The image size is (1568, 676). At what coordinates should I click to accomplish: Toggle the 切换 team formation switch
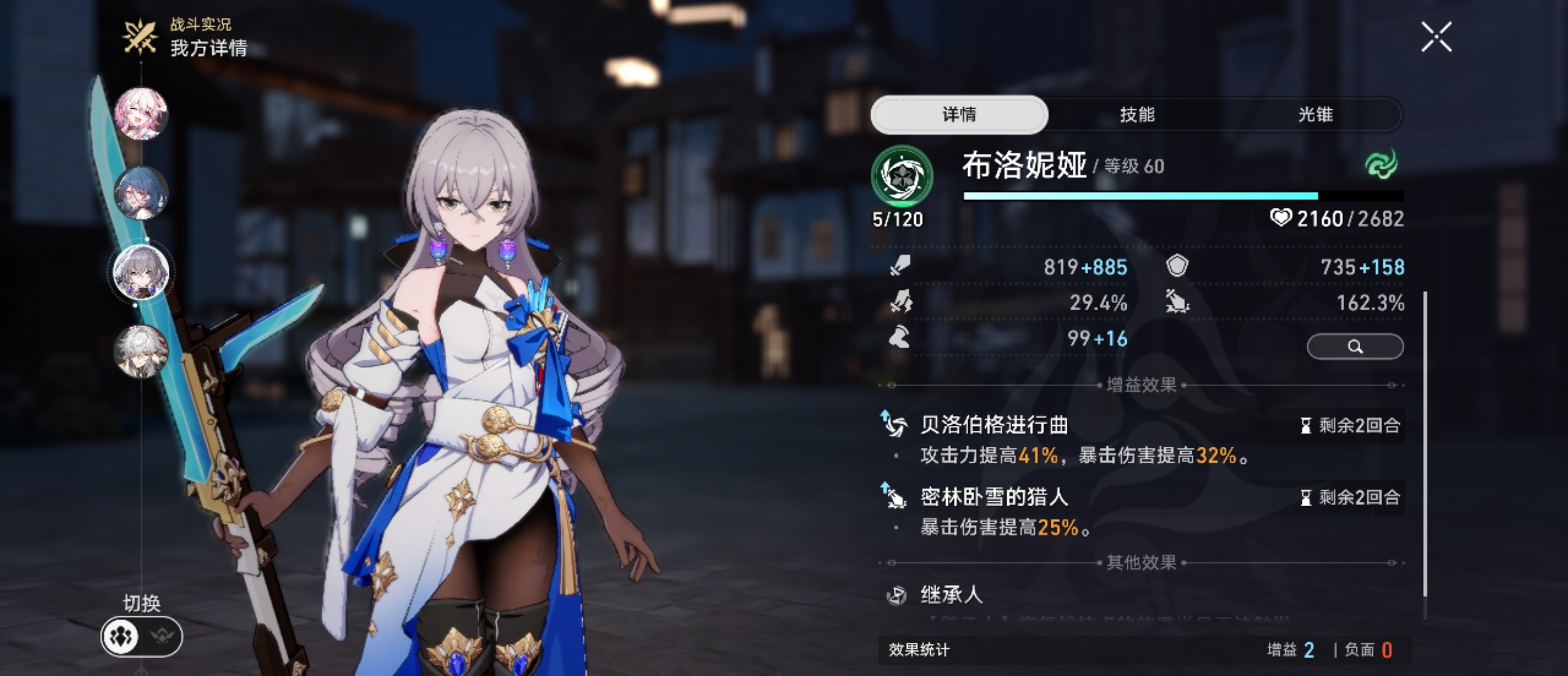pos(141,635)
